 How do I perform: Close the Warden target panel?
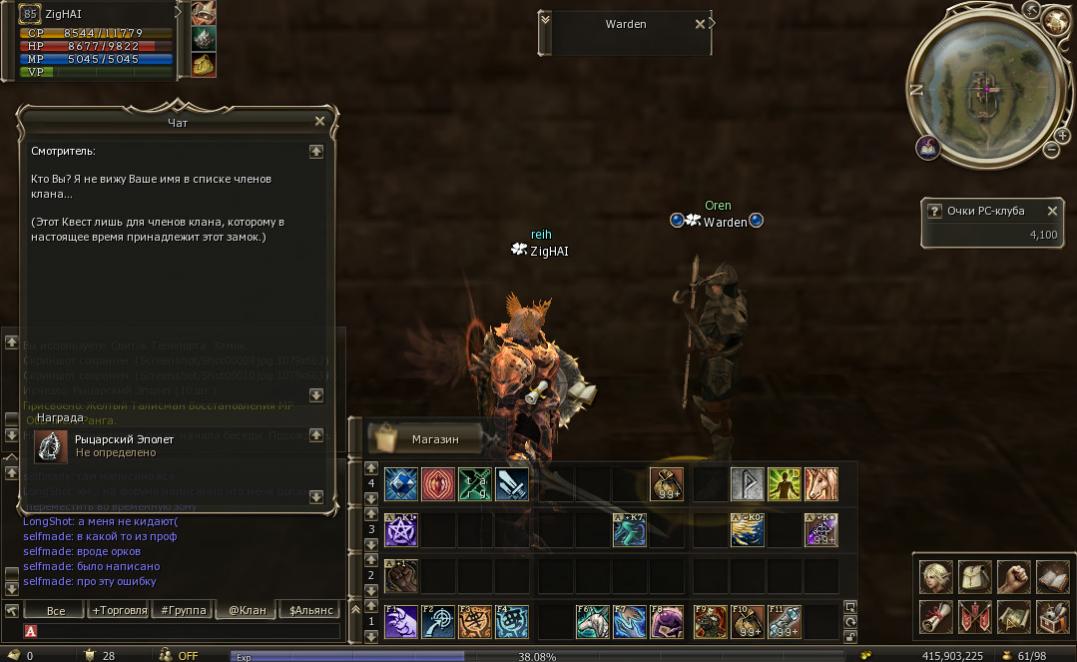click(x=700, y=24)
